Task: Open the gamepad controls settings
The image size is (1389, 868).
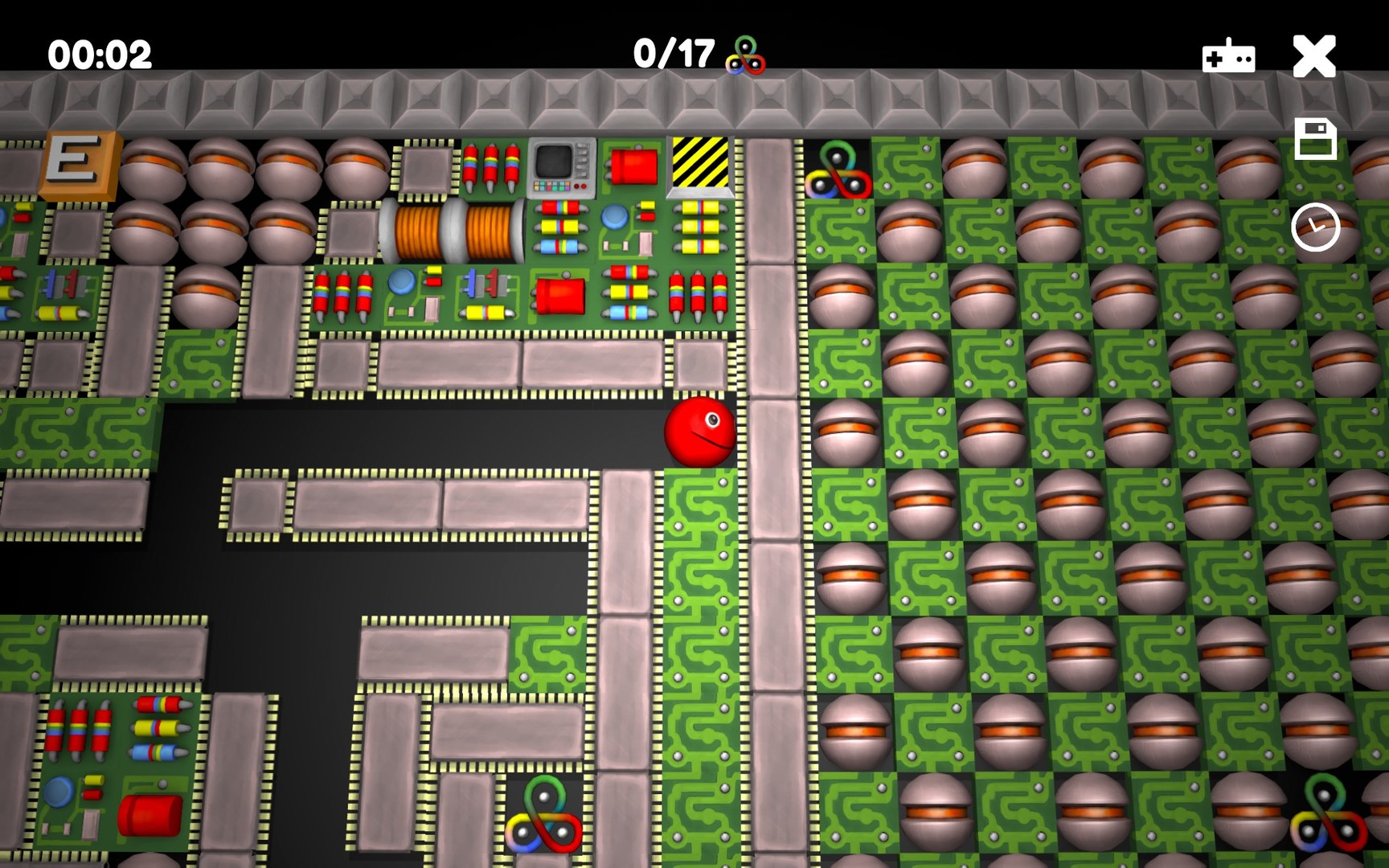Action: point(1229,56)
